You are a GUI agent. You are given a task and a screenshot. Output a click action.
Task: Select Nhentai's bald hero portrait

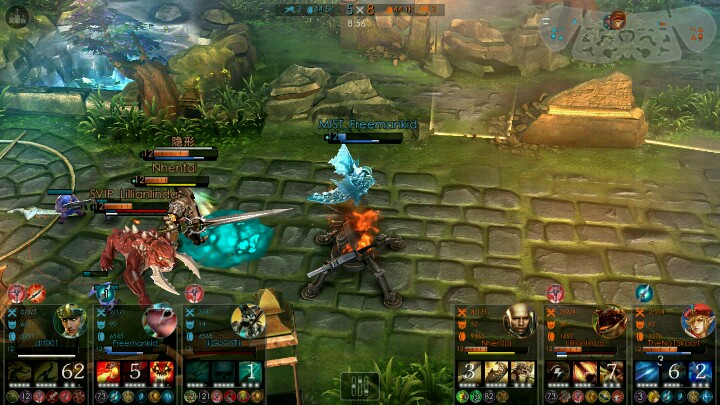click(518, 322)
